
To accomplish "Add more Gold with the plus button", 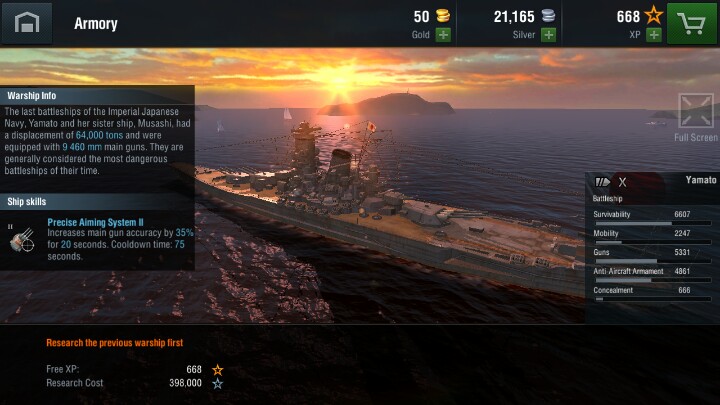I will click(x=442, y=35).
